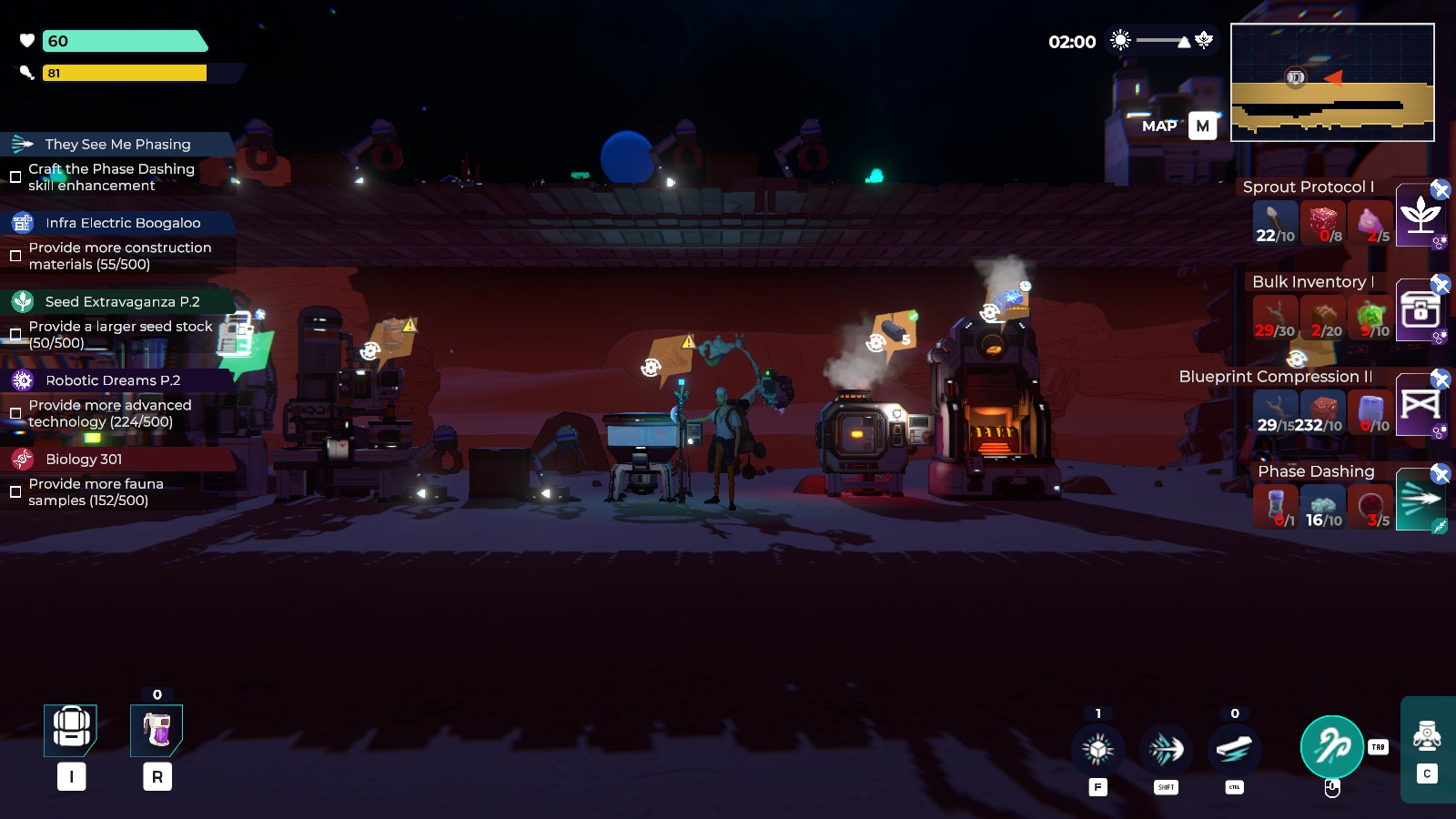This screenshot has height=819, width=1456.
Task: Open the They See Me Phasing quest
Action: [117, 144]
